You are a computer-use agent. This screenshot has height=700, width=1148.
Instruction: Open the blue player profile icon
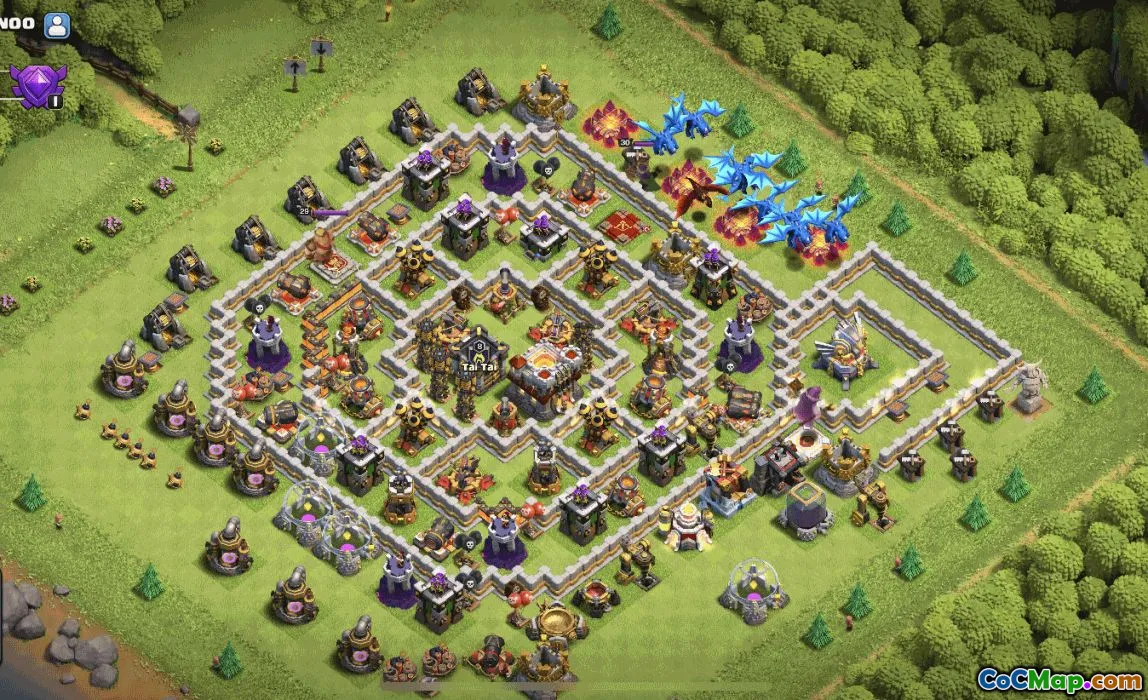tap(57, 24)
